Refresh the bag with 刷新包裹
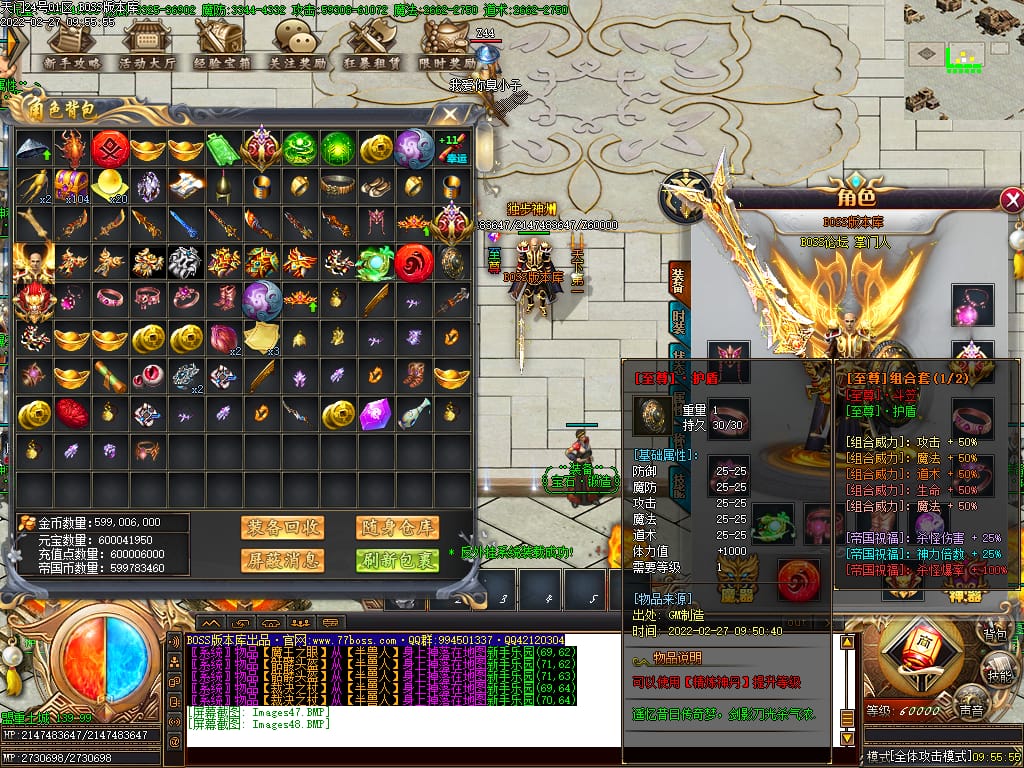This screenshot has height=768, width=1024. click(x=397, y=560)
